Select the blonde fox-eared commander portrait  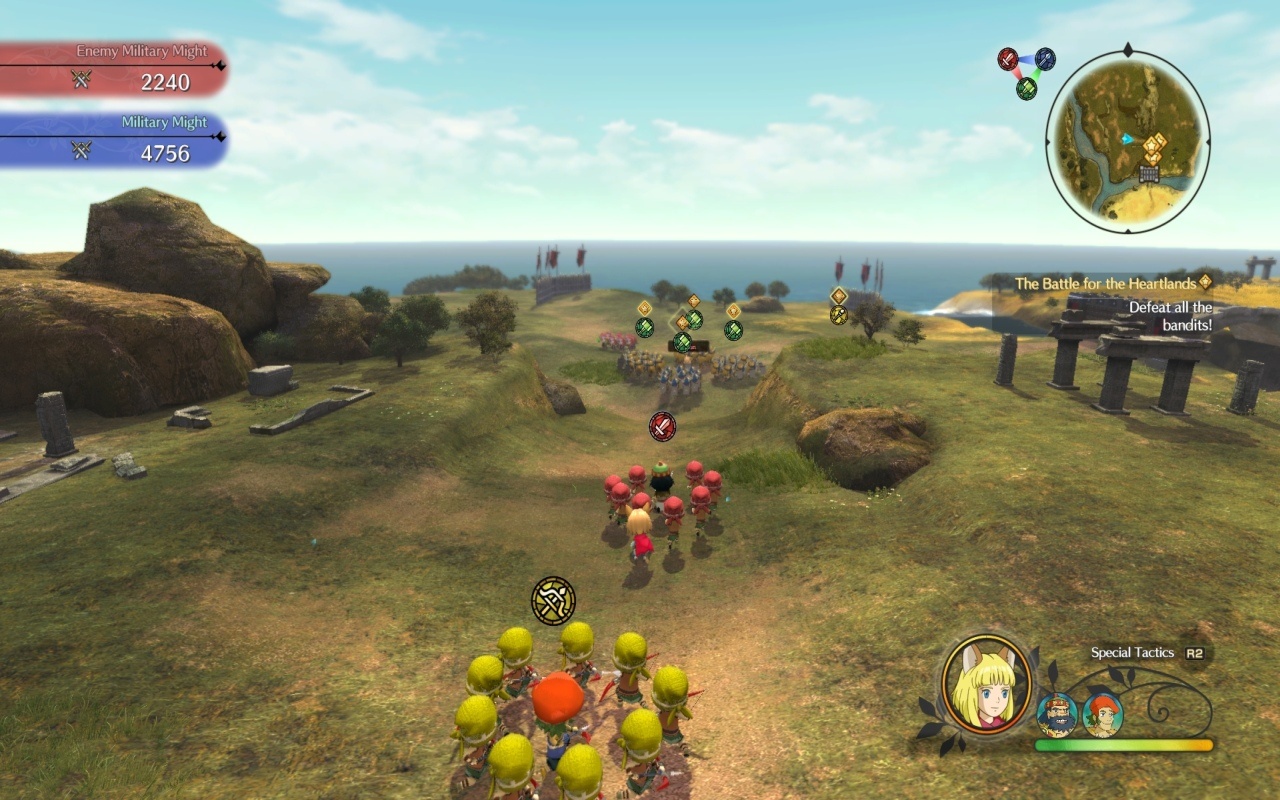tap(986, 684)
